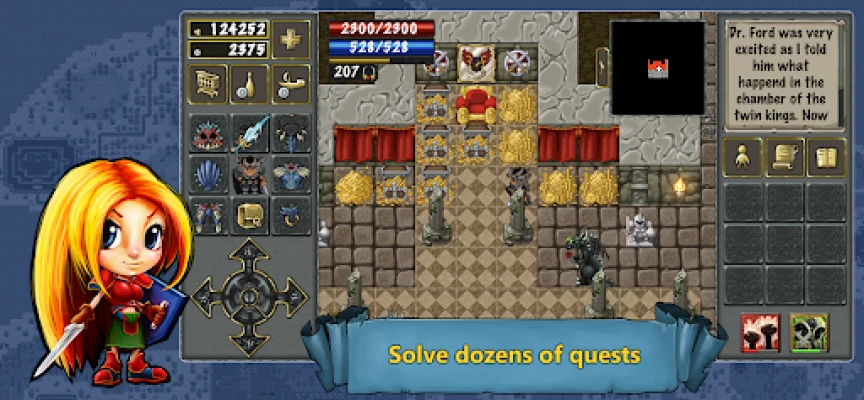This screenshot has height=400, width=864.
Task: Open the shopping cart store
Action: pos(208,86)
